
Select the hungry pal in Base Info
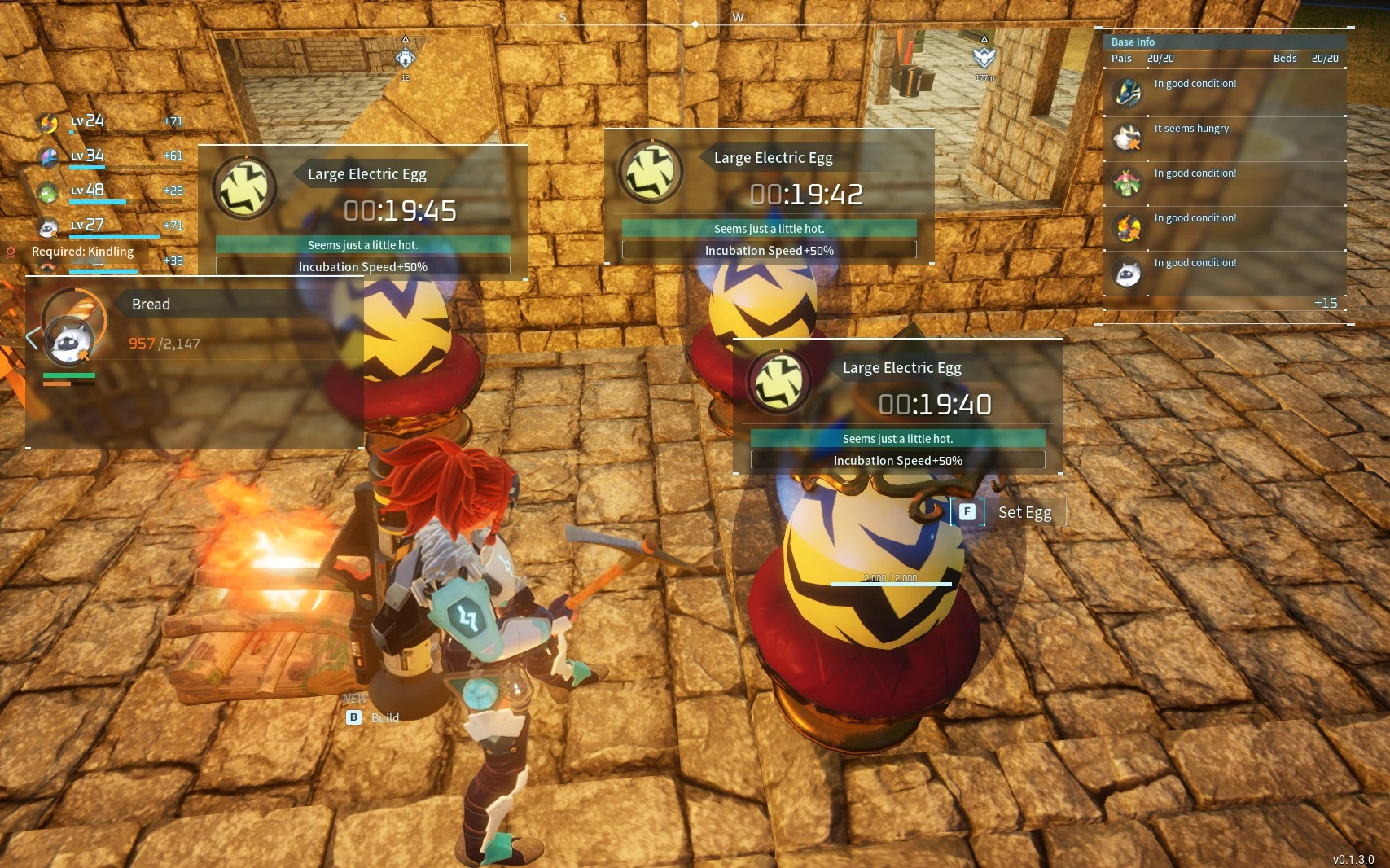(1128, 138)
